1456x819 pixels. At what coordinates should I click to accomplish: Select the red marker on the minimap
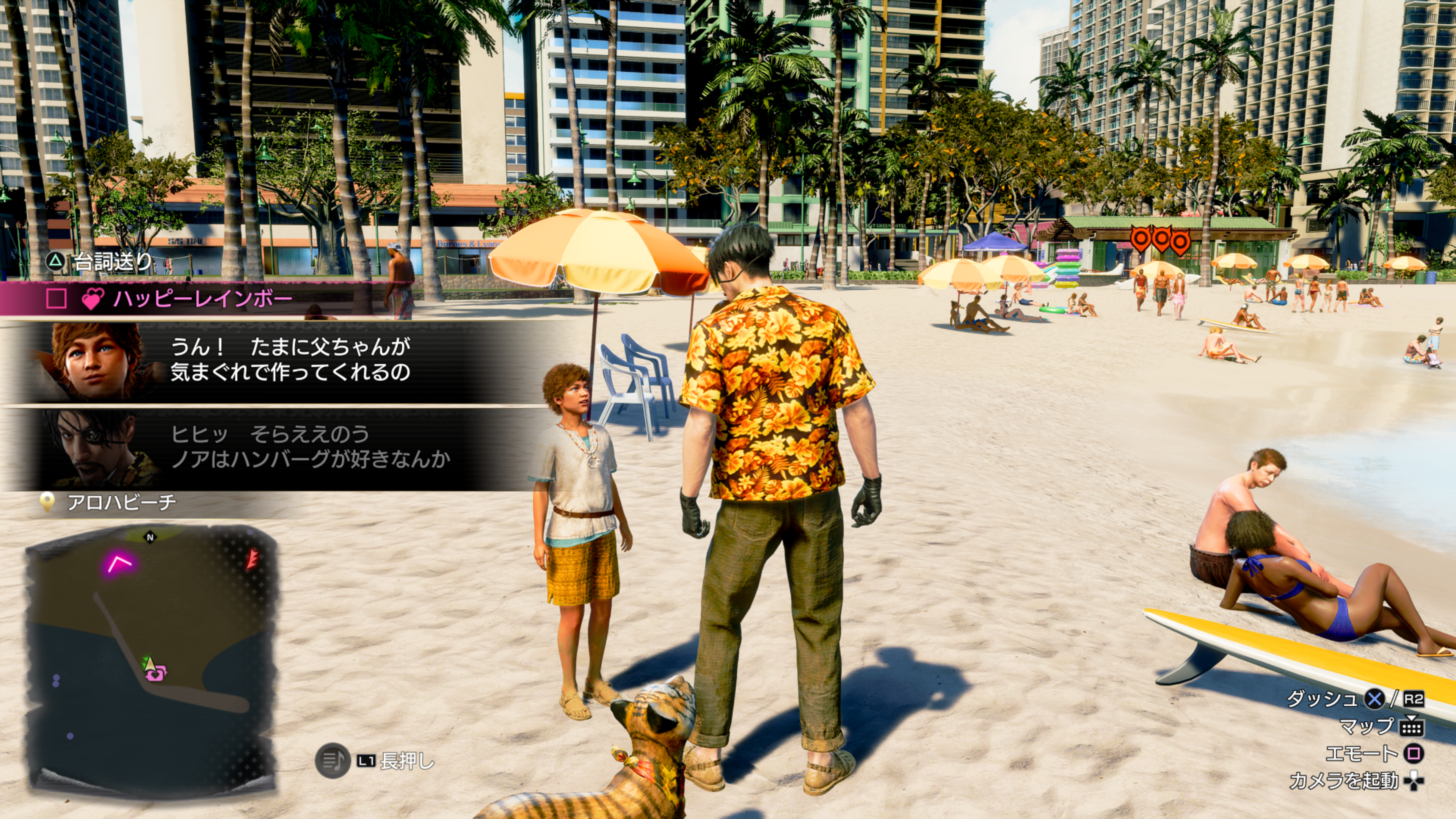251,559
